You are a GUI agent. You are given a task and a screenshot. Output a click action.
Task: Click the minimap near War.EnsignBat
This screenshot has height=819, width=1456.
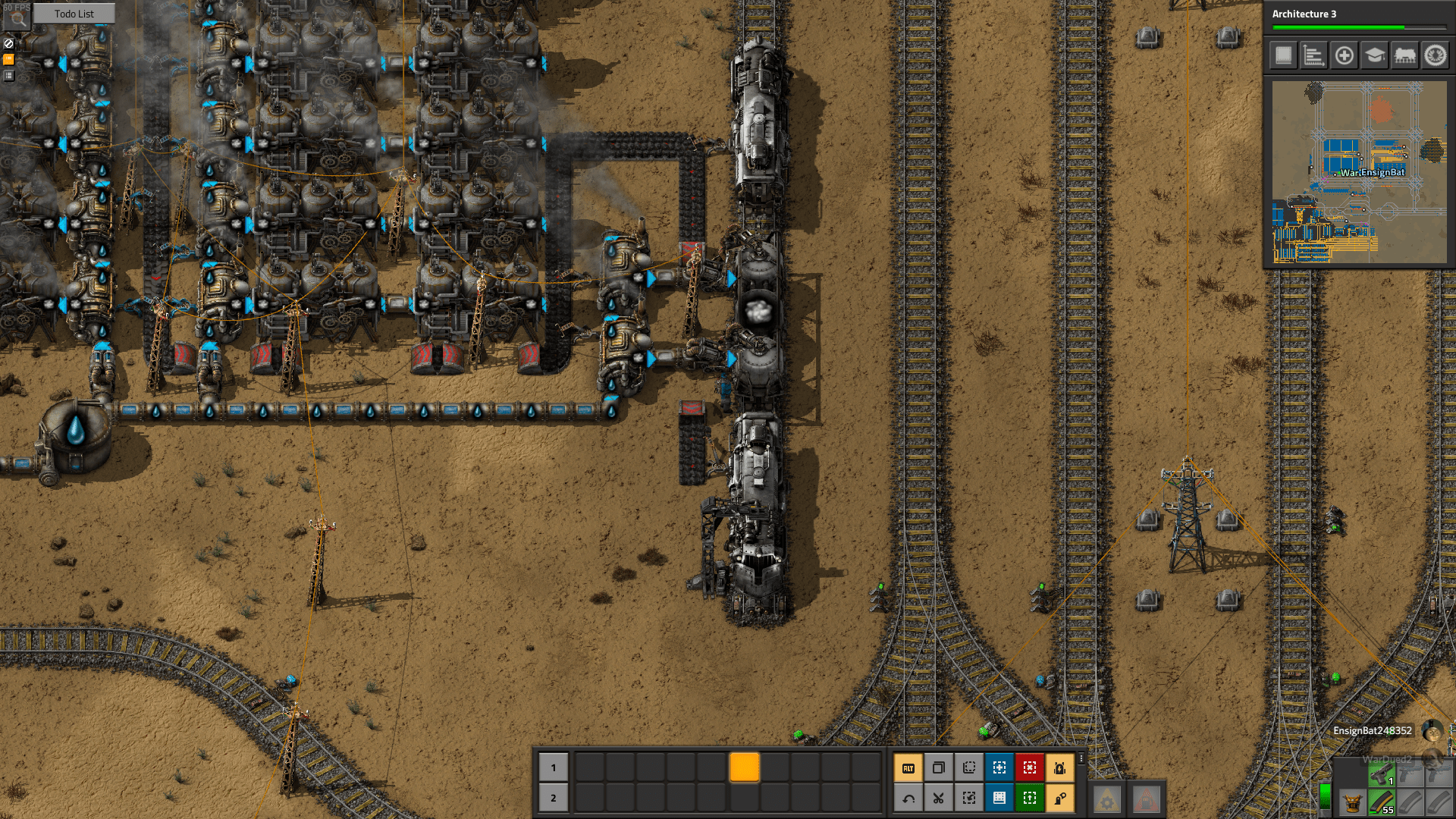point(1373,173)
